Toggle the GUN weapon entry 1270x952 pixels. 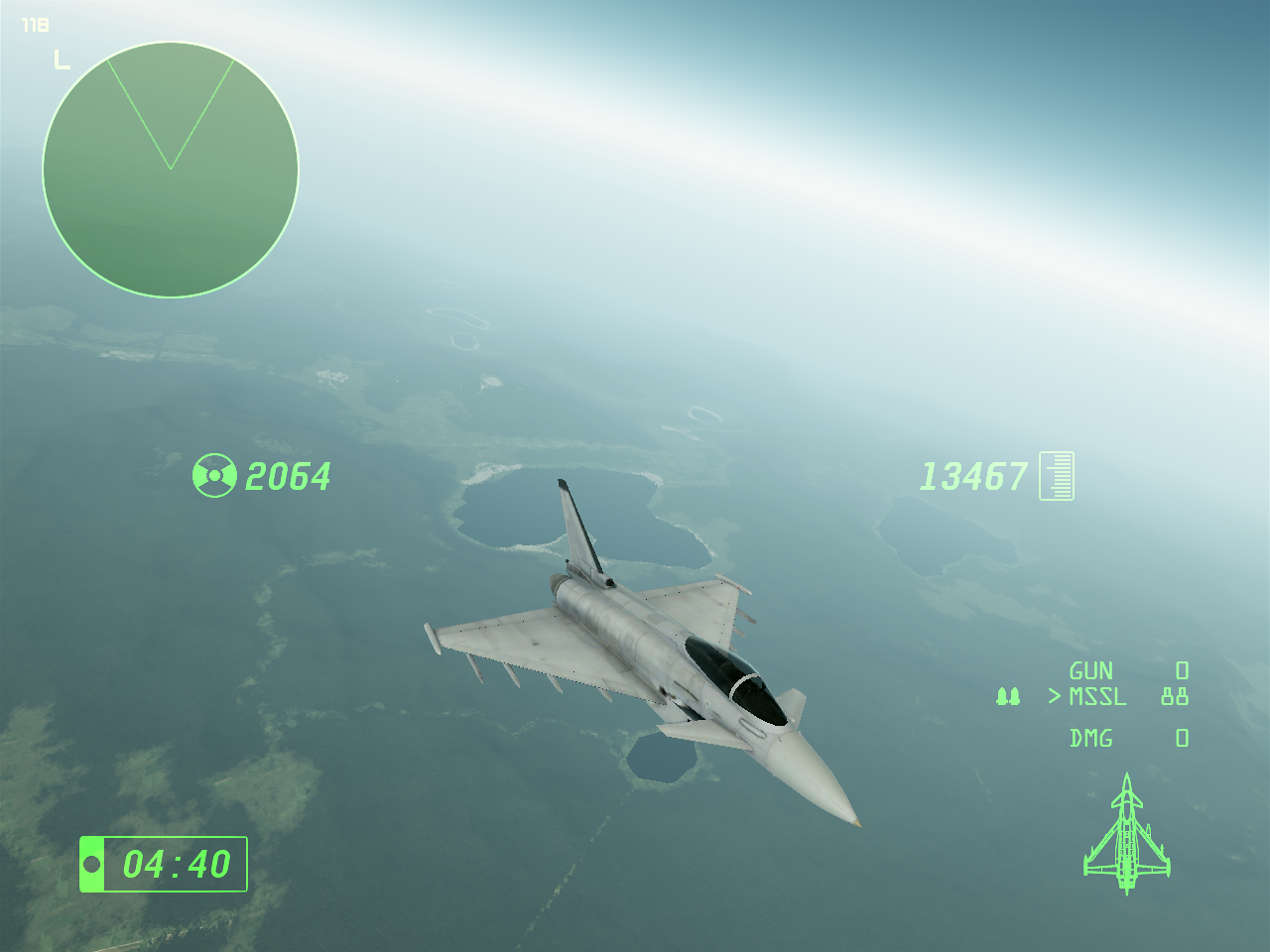click(x=1089, y=671)
